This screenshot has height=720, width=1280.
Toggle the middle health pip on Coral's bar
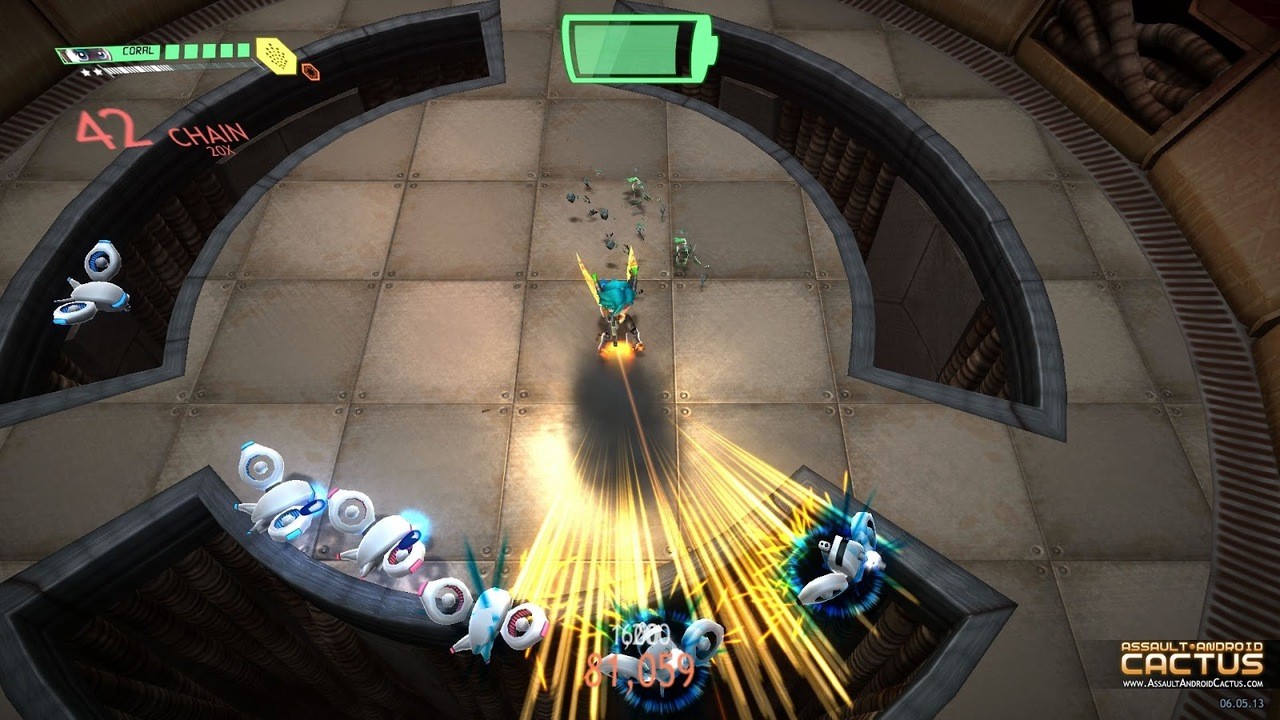[207, 50]
